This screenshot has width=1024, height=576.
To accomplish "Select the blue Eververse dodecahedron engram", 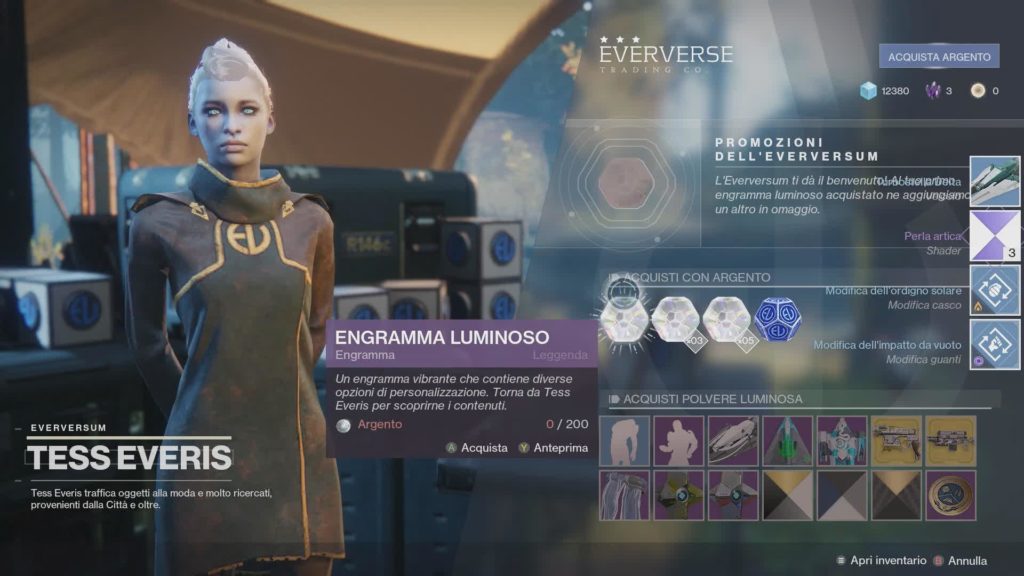I will pos(778,320).
